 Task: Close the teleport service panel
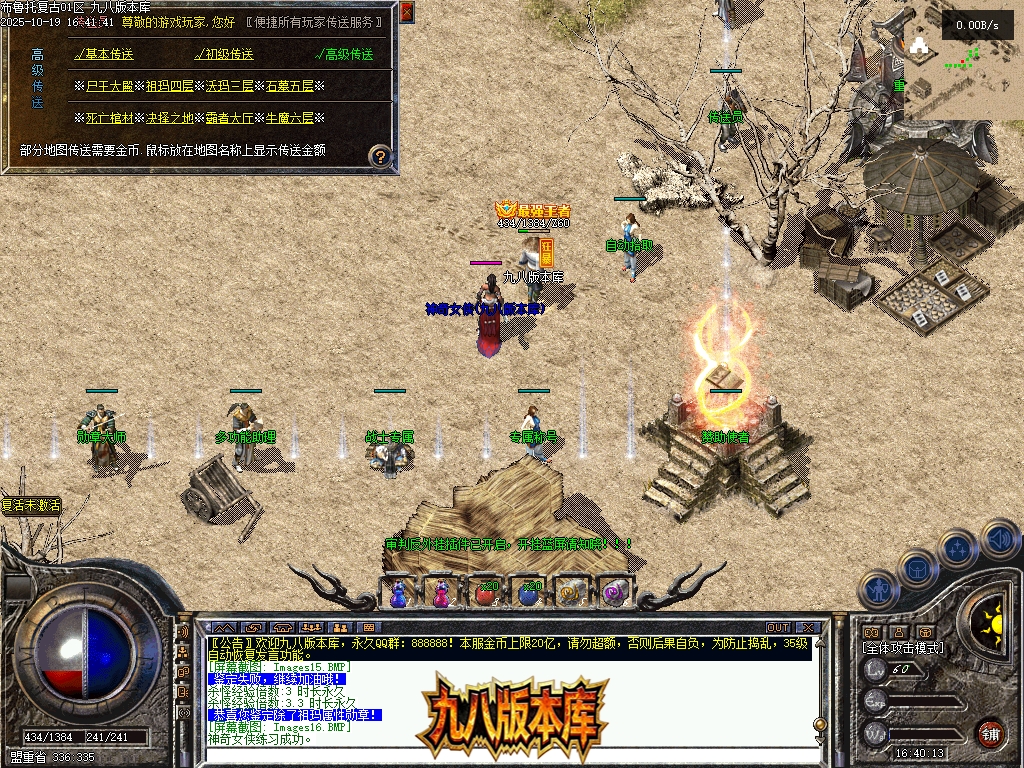tap(406, 12)
